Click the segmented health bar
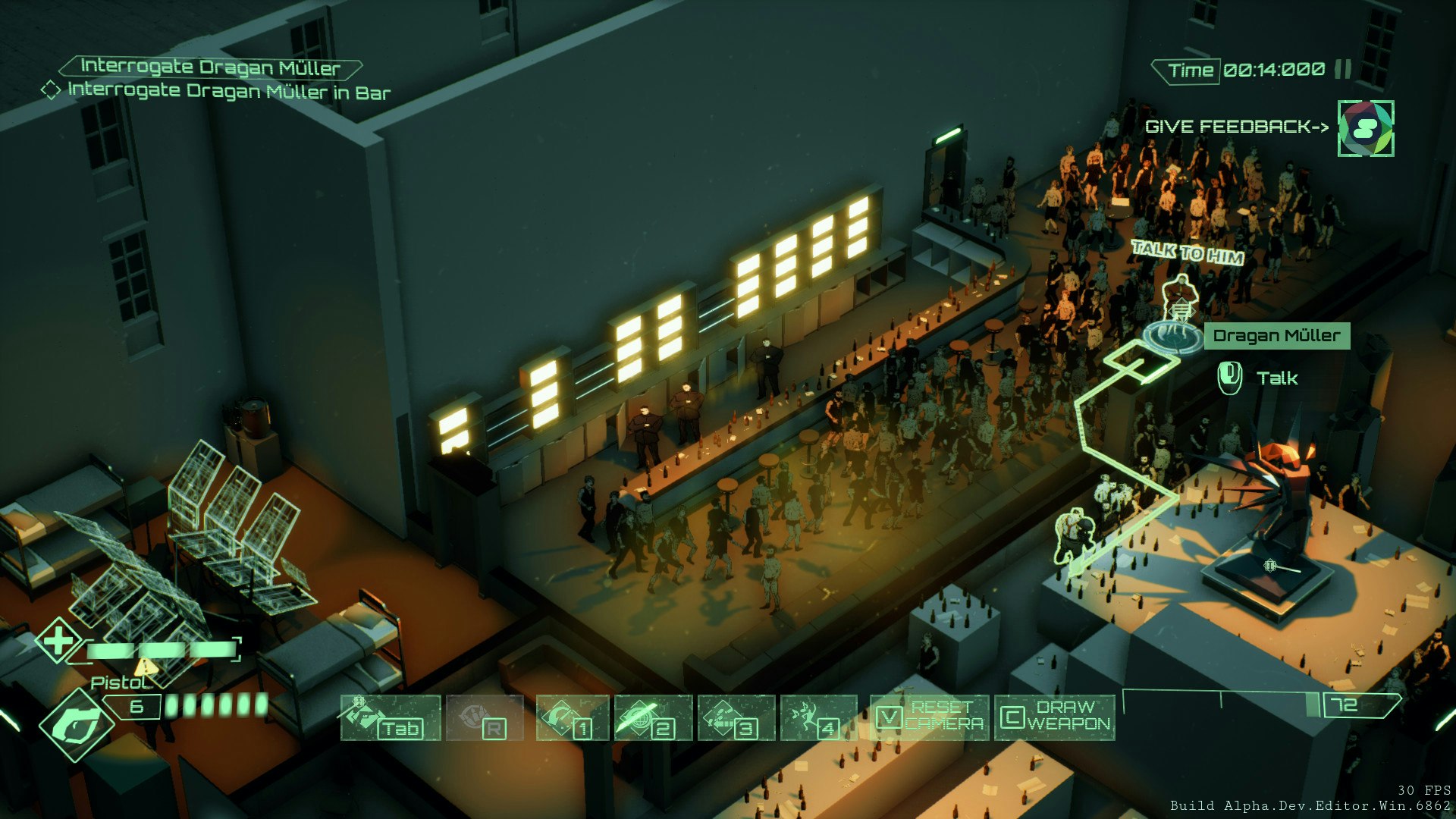Viewport: 1456px width, 819px height. pyautogui.click(x=163, y=651)
